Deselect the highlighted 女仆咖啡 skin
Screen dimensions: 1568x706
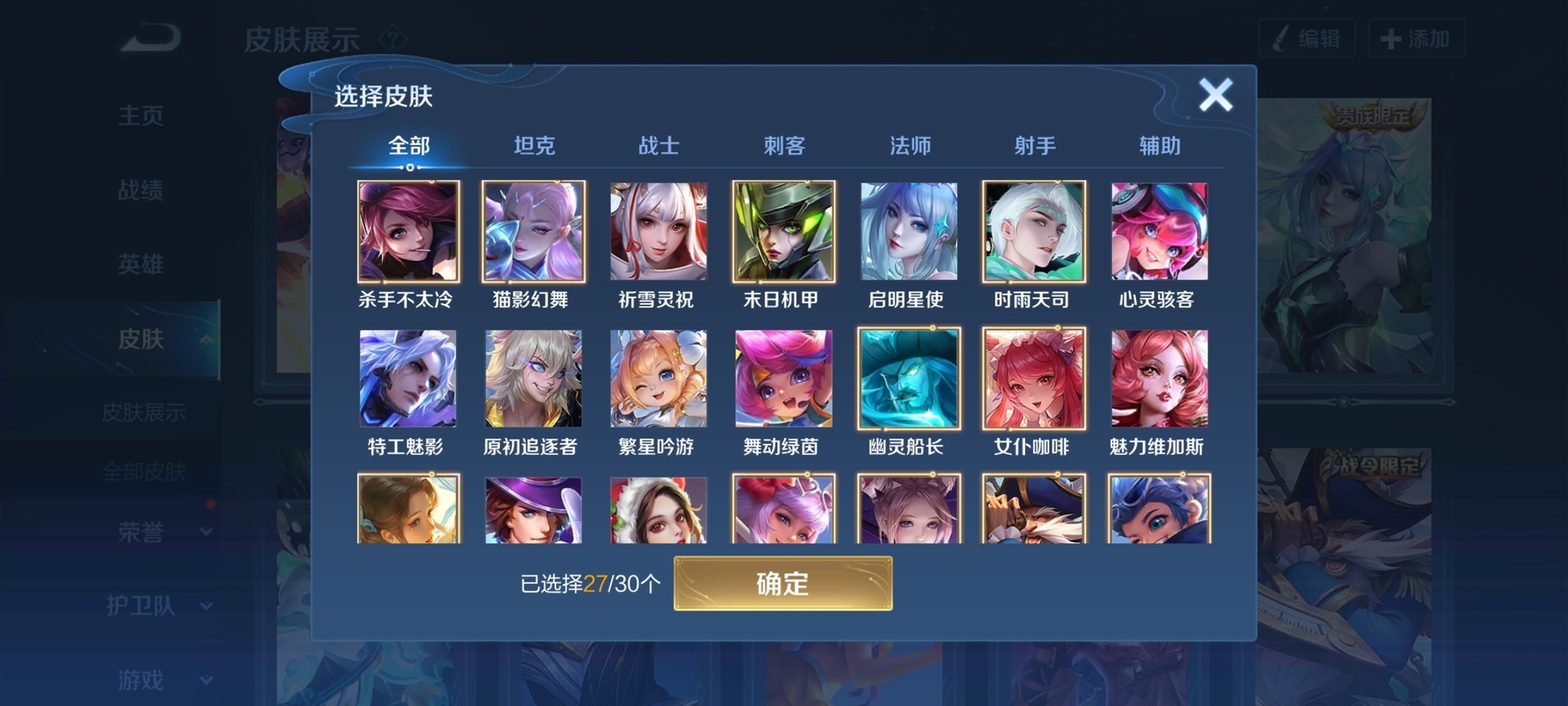click(1033, 378)
